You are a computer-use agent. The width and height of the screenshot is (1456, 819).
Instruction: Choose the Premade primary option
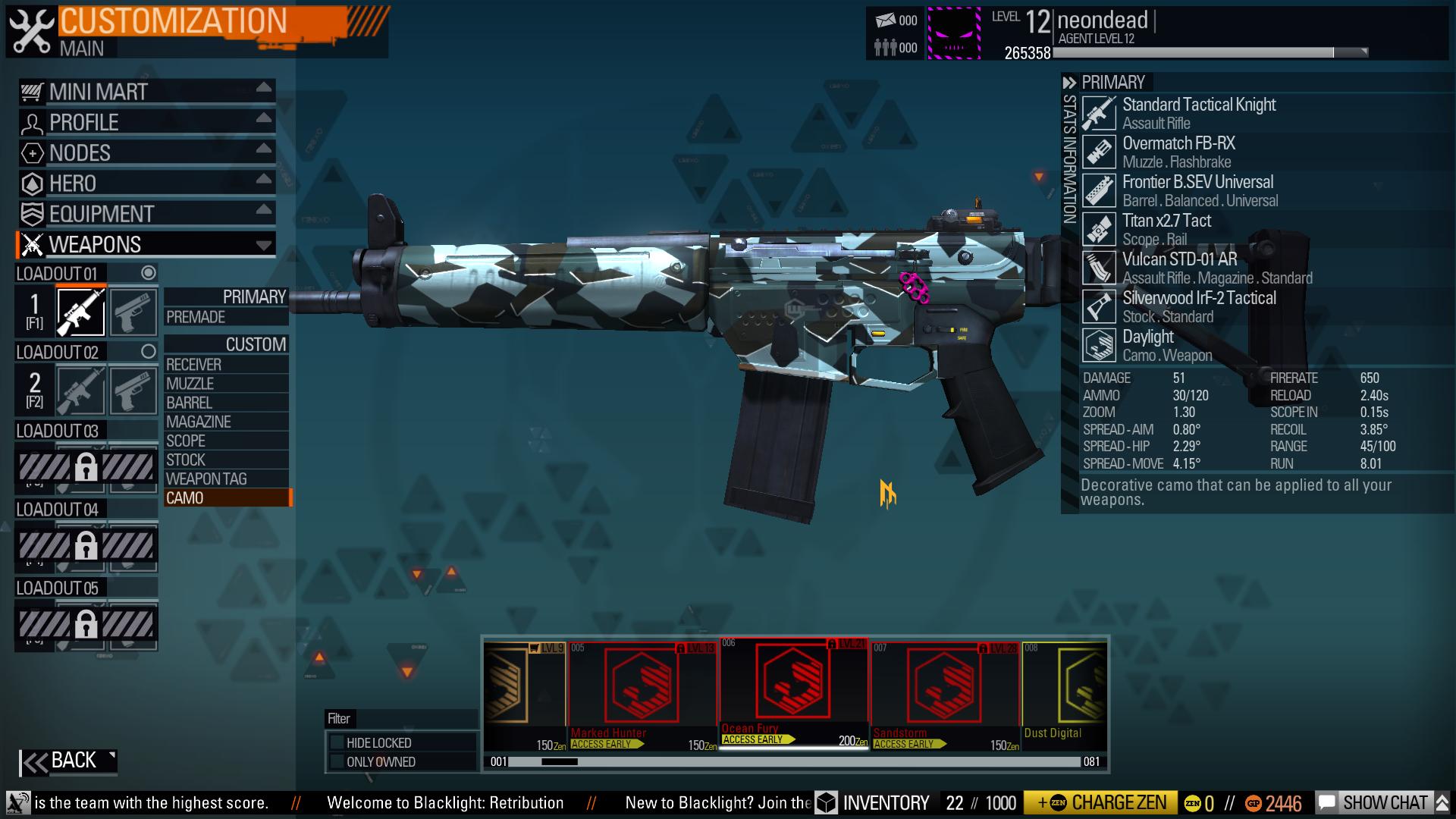(x=225, y=317)
